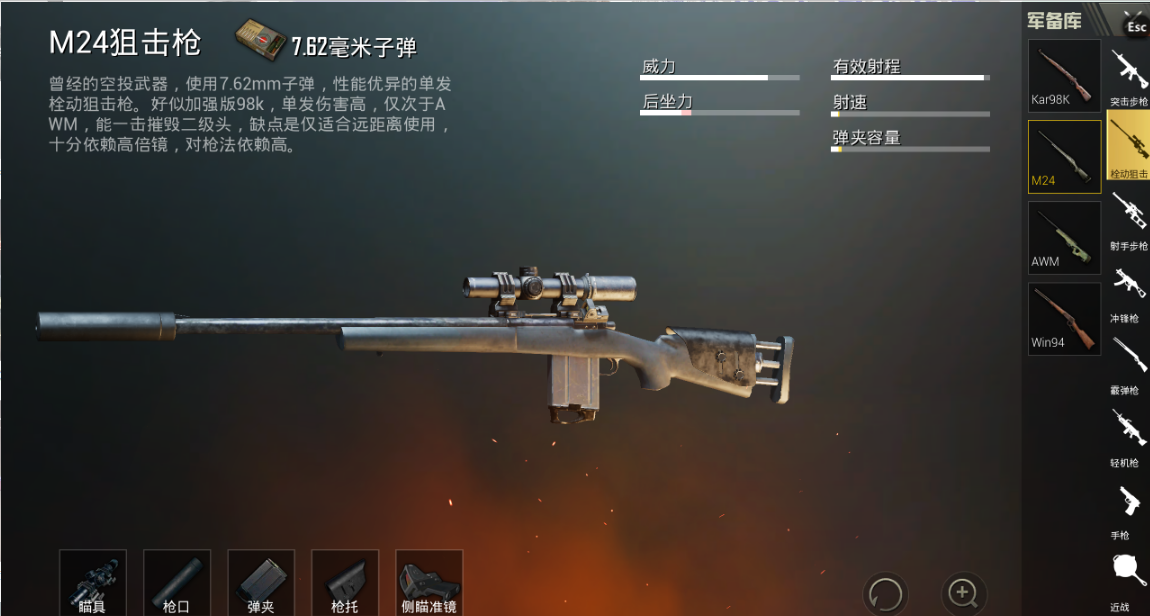The width and height of the screenshot is (1150, 616).
Task: Pick the Win94 rifle entry
Action: [x=1064, y=318]
